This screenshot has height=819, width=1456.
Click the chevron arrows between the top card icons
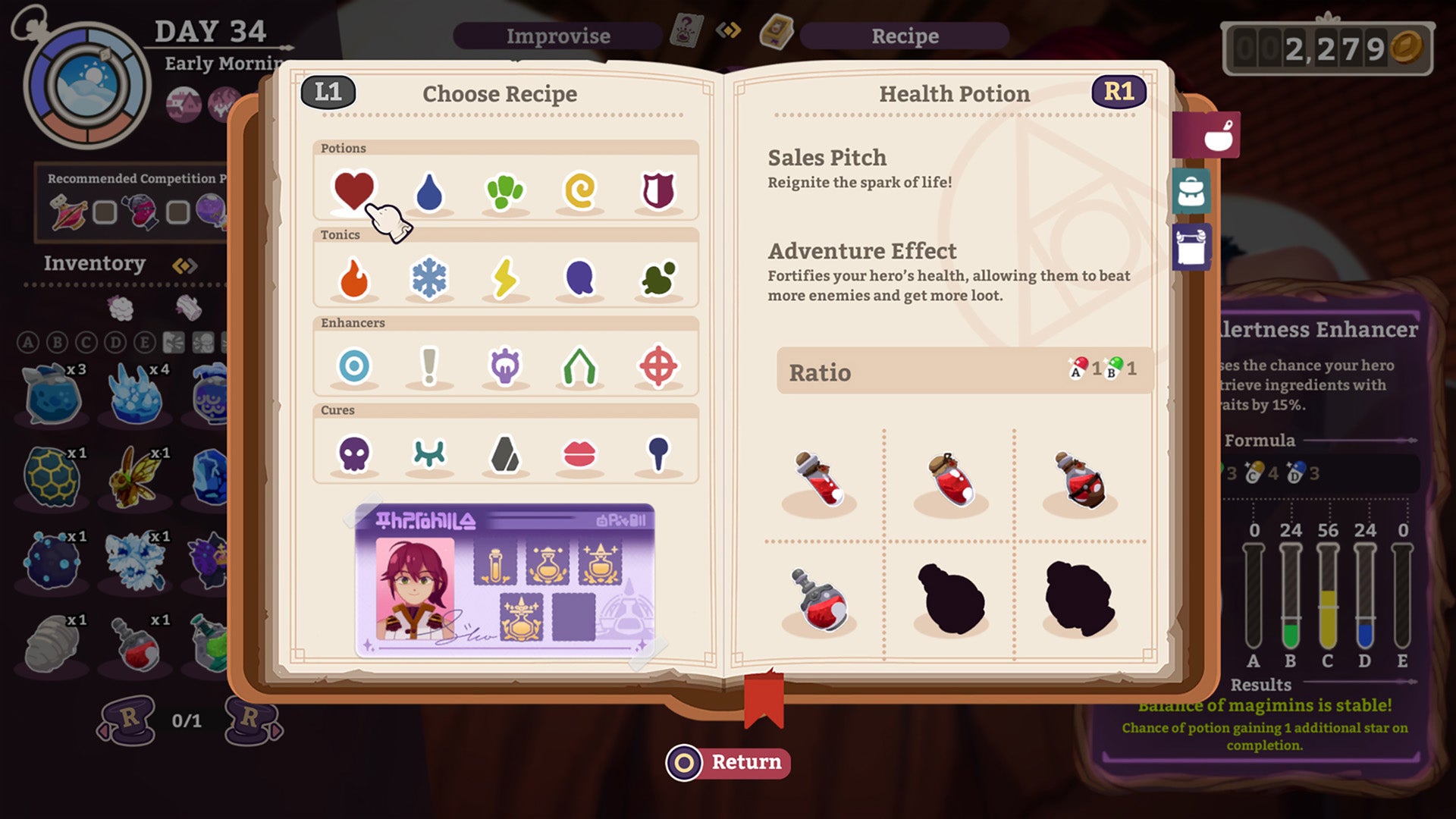728,30
